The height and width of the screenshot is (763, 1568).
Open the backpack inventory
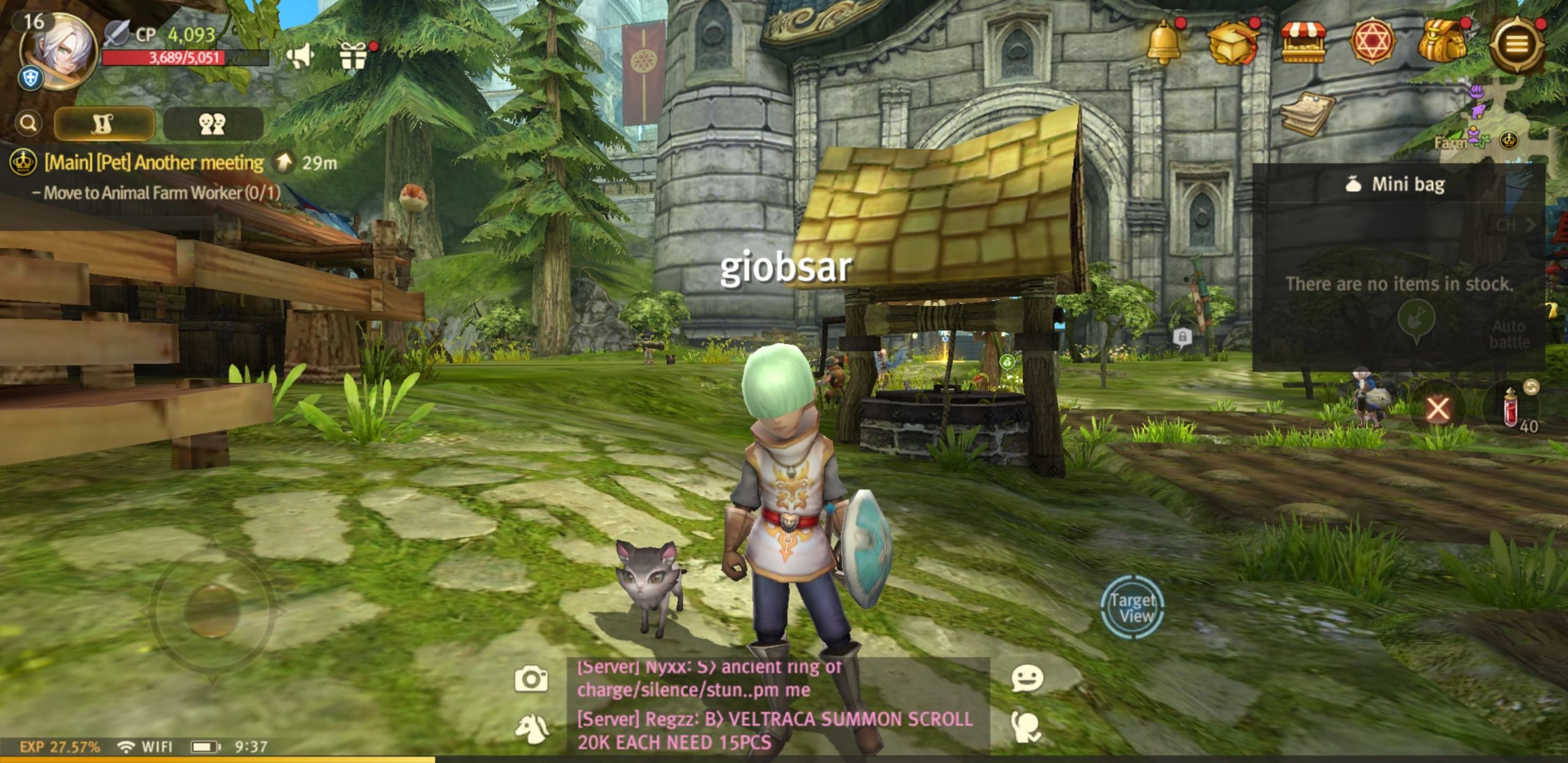point(1442,43)
